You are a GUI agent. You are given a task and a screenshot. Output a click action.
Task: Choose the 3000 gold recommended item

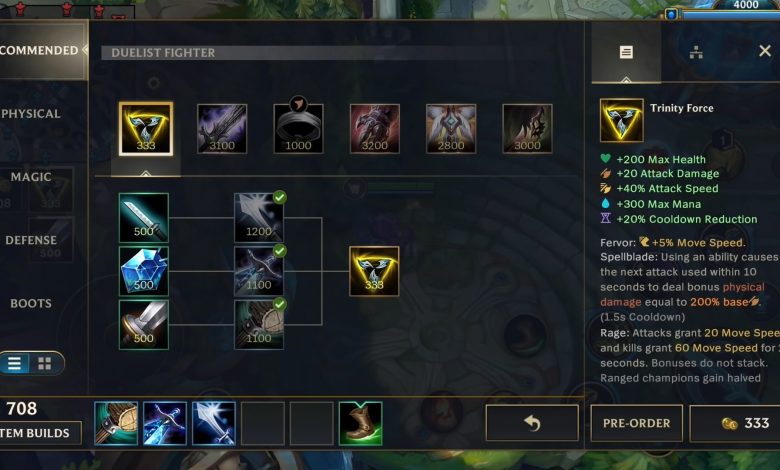[x=527, y=129]
